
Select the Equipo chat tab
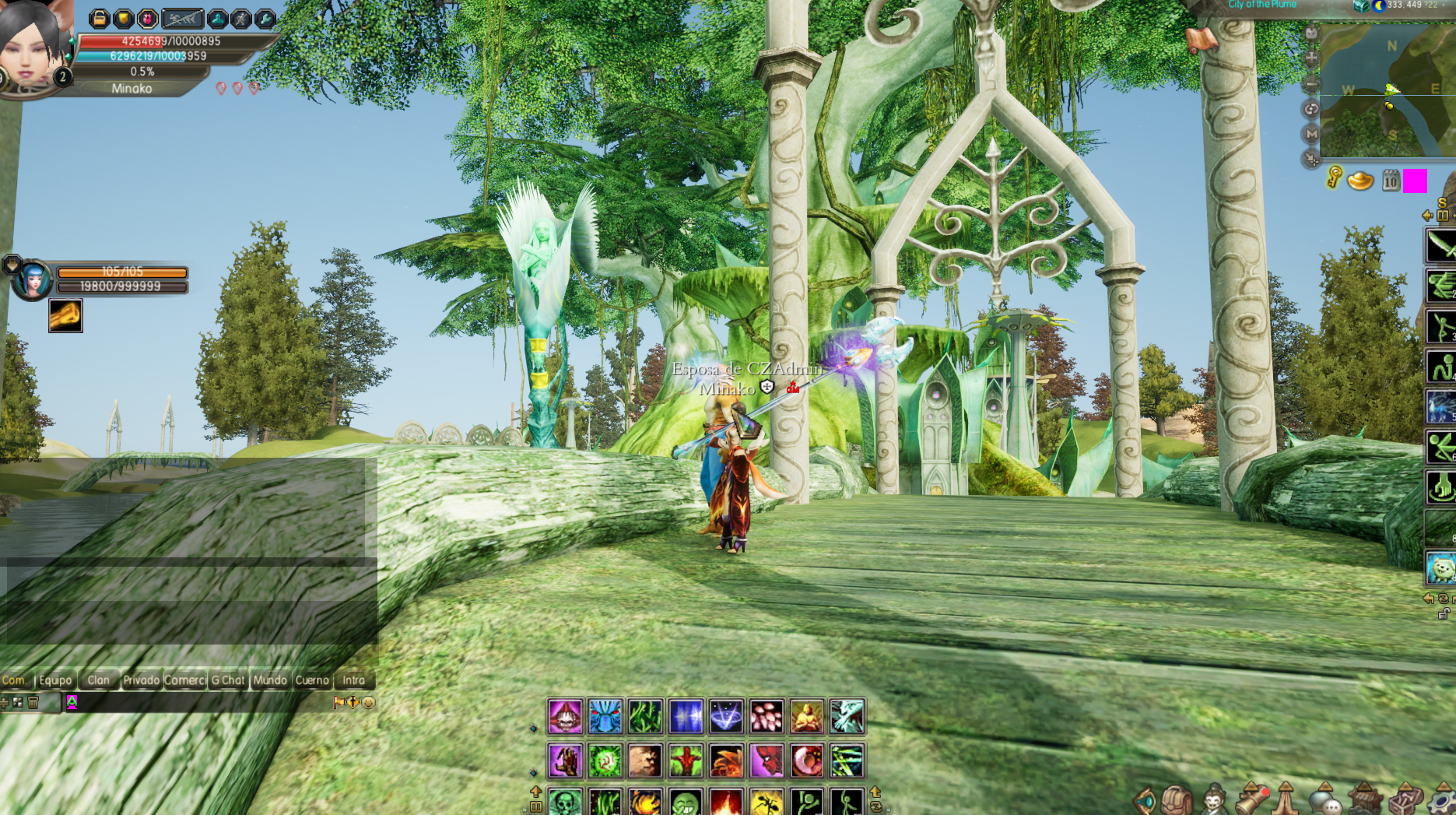pos(55,680)
